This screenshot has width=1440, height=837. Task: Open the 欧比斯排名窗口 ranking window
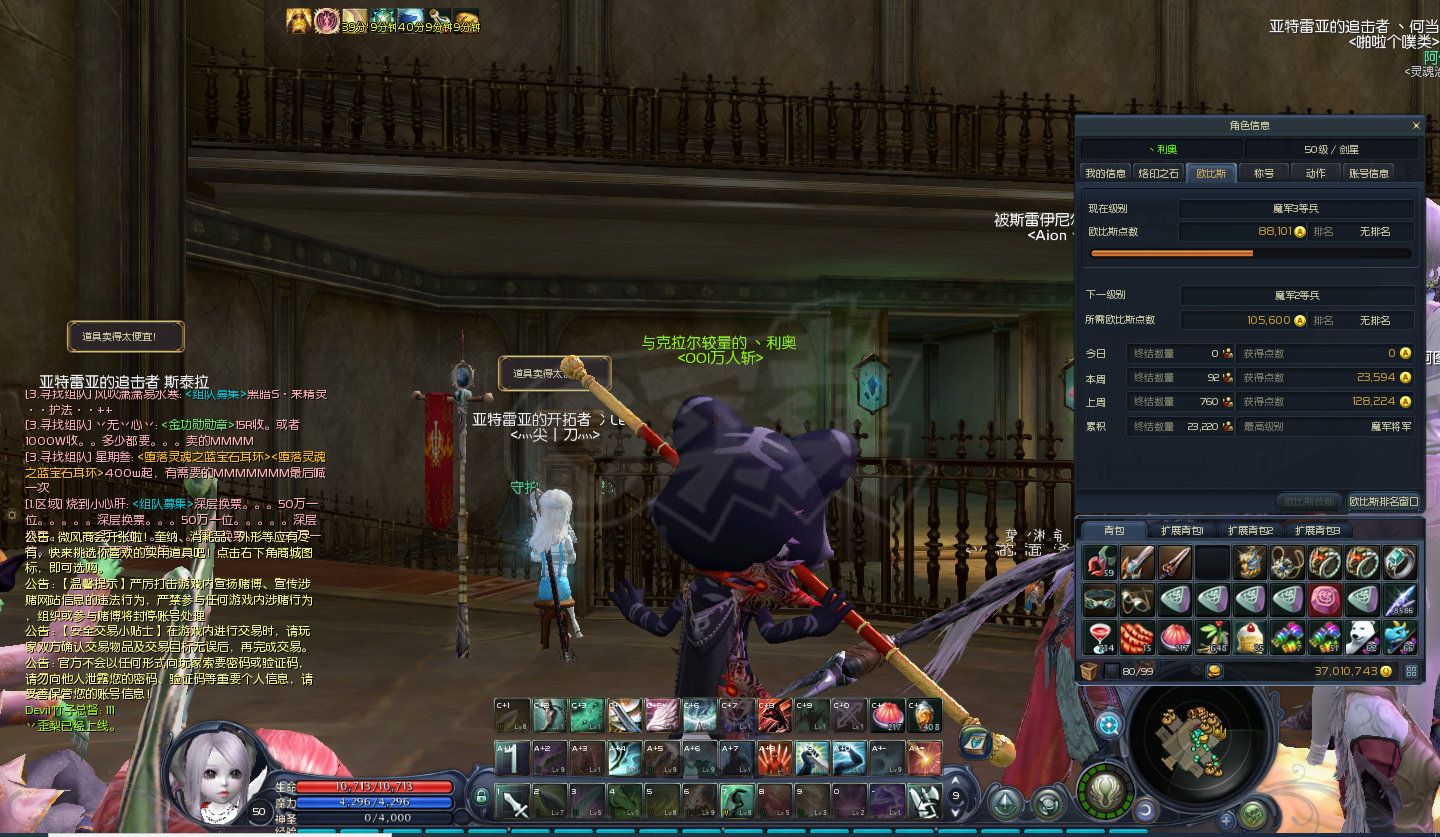tap(1384, 501)
